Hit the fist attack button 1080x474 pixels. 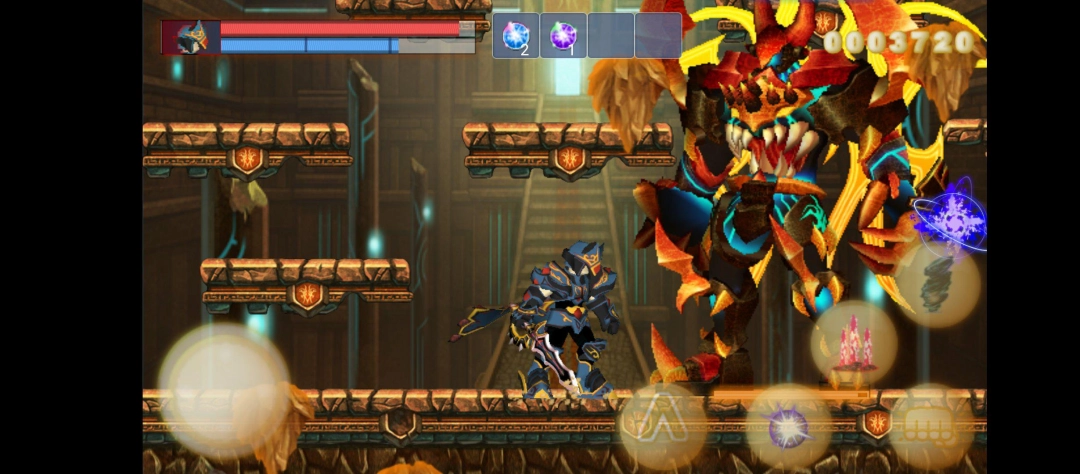pos(930,427)
